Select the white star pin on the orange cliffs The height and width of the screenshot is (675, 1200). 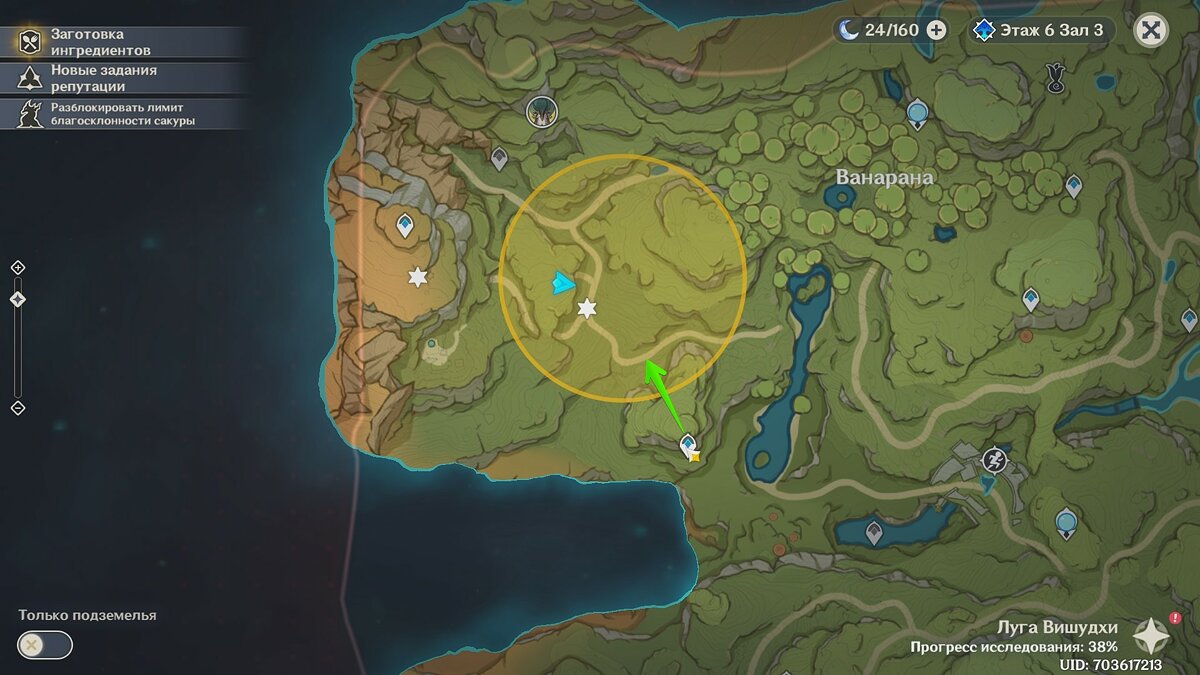point(417,277)
